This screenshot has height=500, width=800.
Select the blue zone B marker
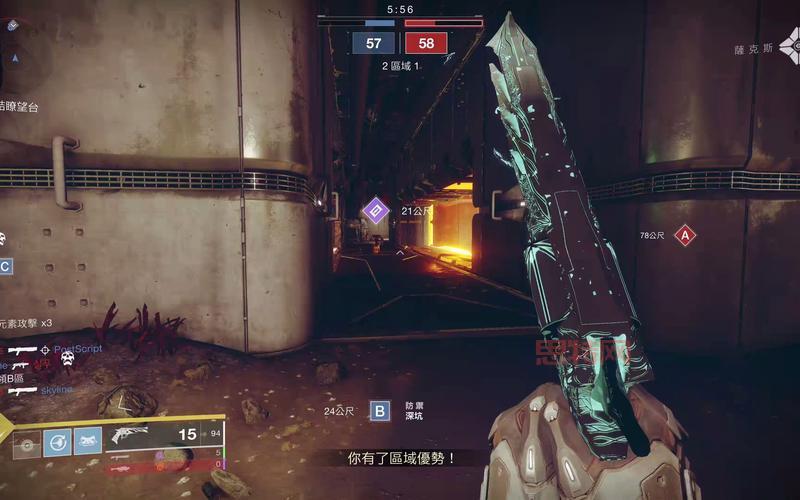click(x=379, y=410)
